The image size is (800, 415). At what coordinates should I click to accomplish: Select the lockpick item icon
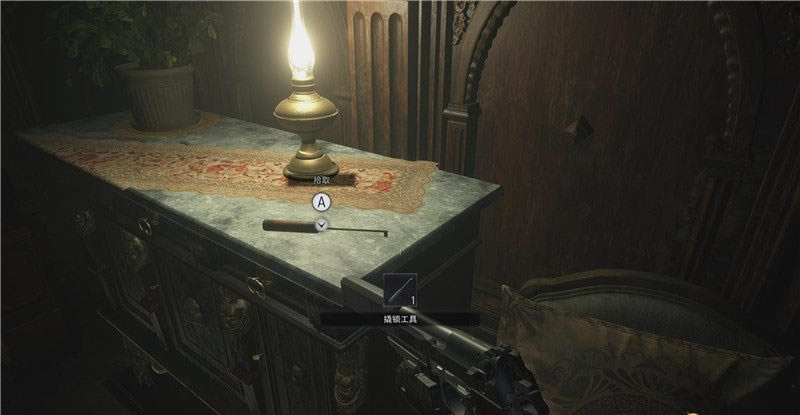(x=398, y=292)
